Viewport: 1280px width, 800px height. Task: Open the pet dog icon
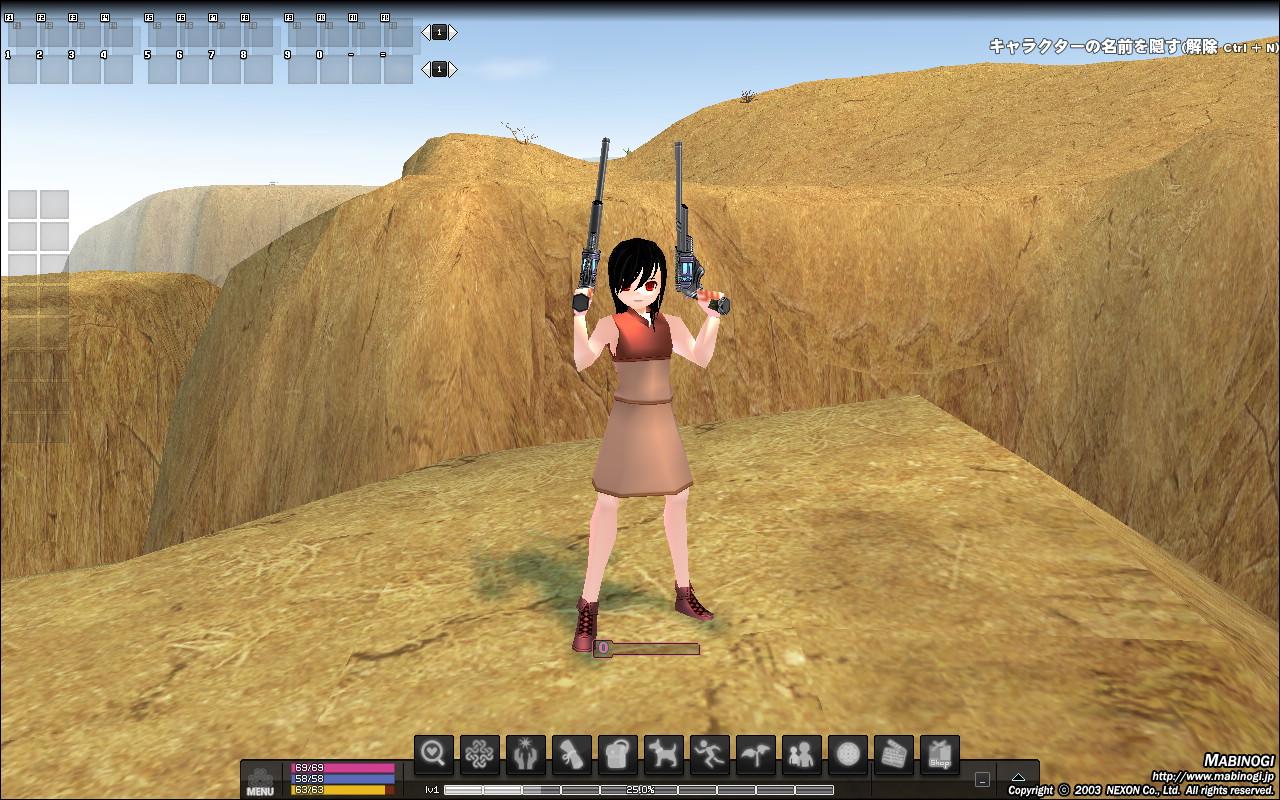(664, 754)
